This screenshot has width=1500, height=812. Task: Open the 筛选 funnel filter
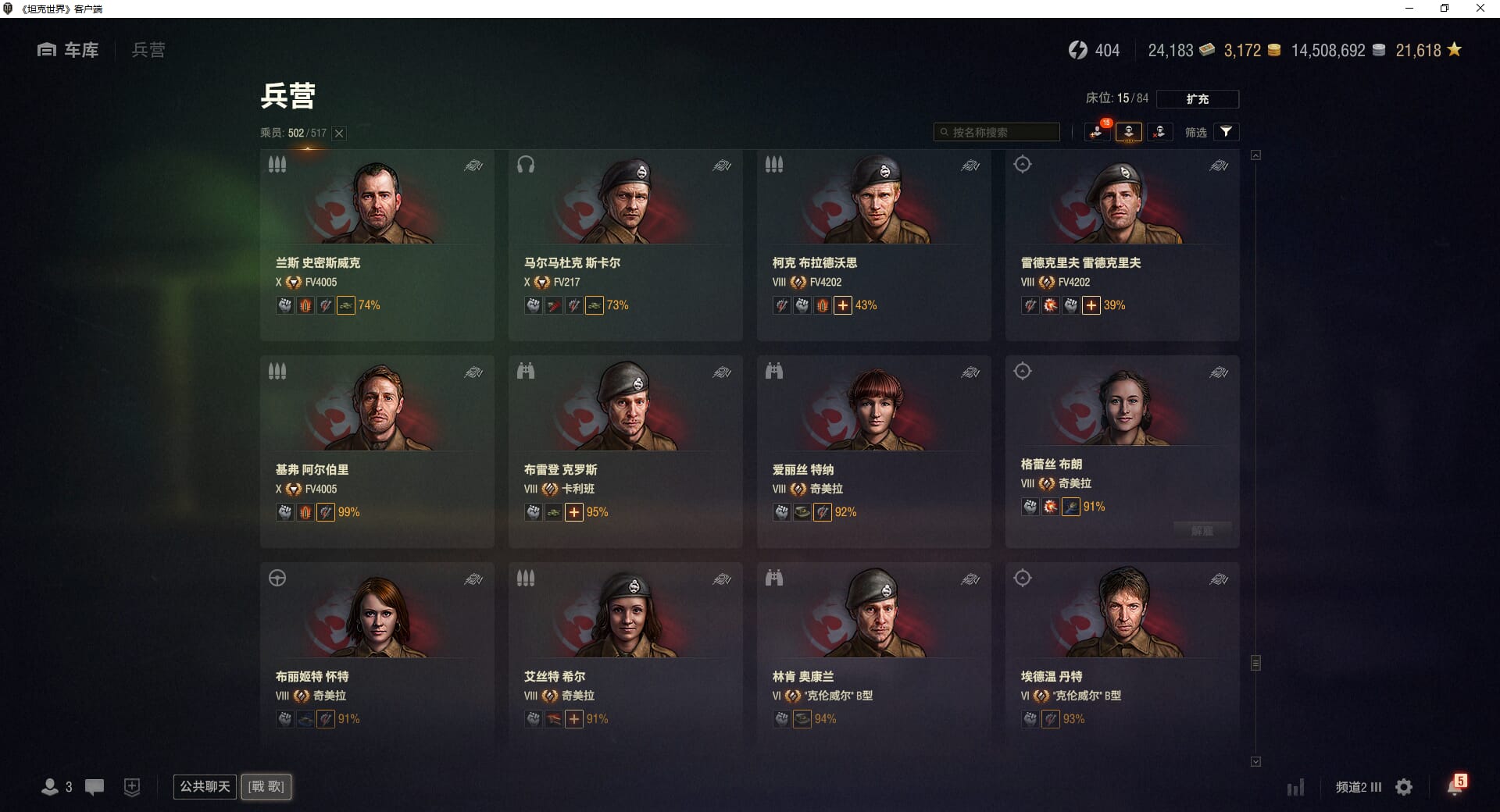[x=1226, y=132]
